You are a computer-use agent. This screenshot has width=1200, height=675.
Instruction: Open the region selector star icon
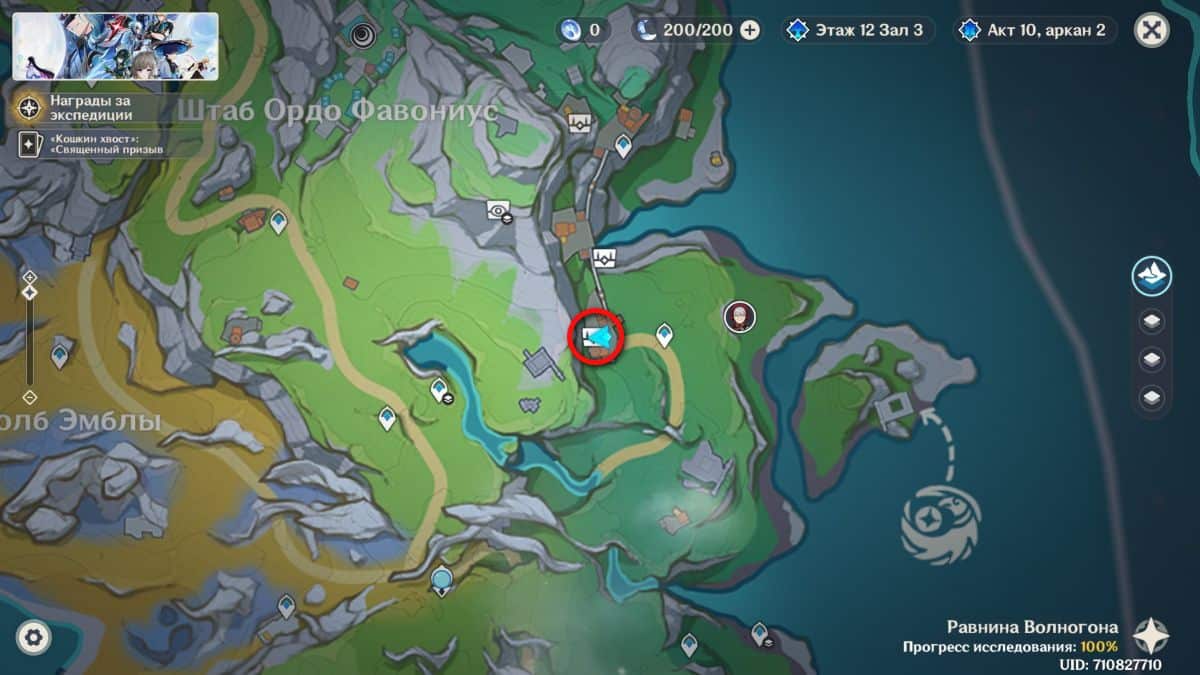tap(1151, 635)
